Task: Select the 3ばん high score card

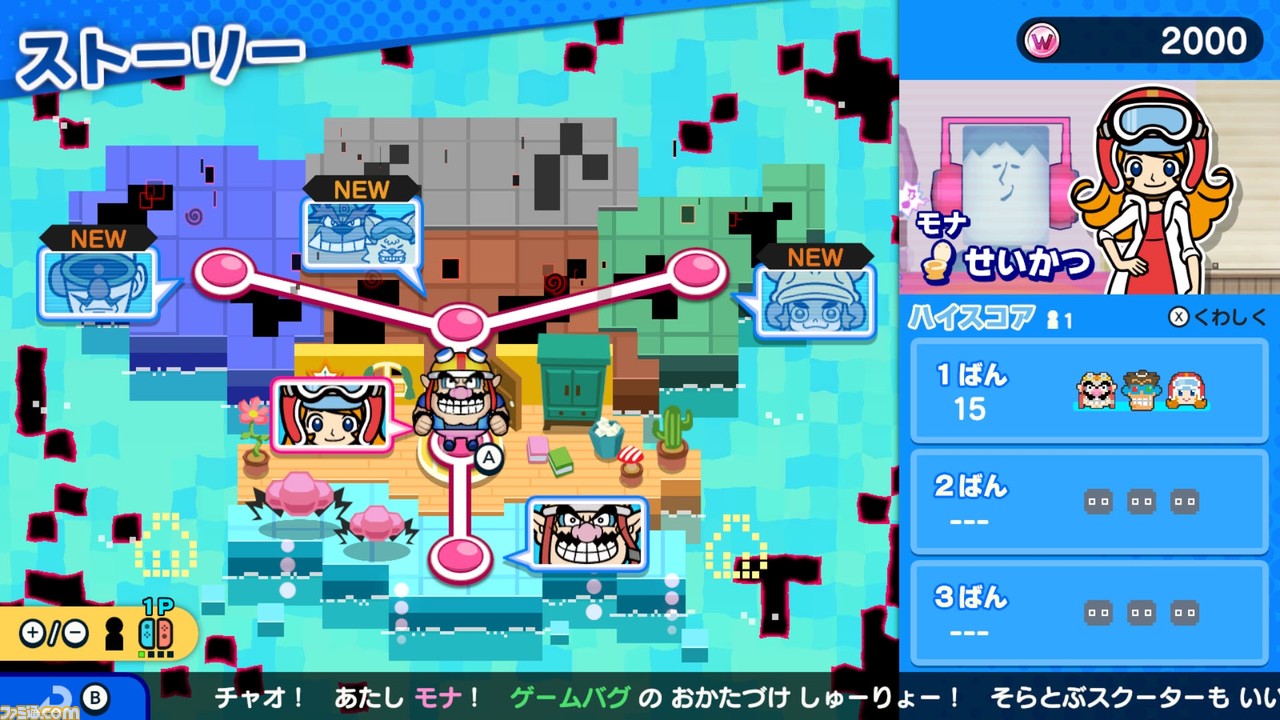Action: click(x=1088, y=612)
